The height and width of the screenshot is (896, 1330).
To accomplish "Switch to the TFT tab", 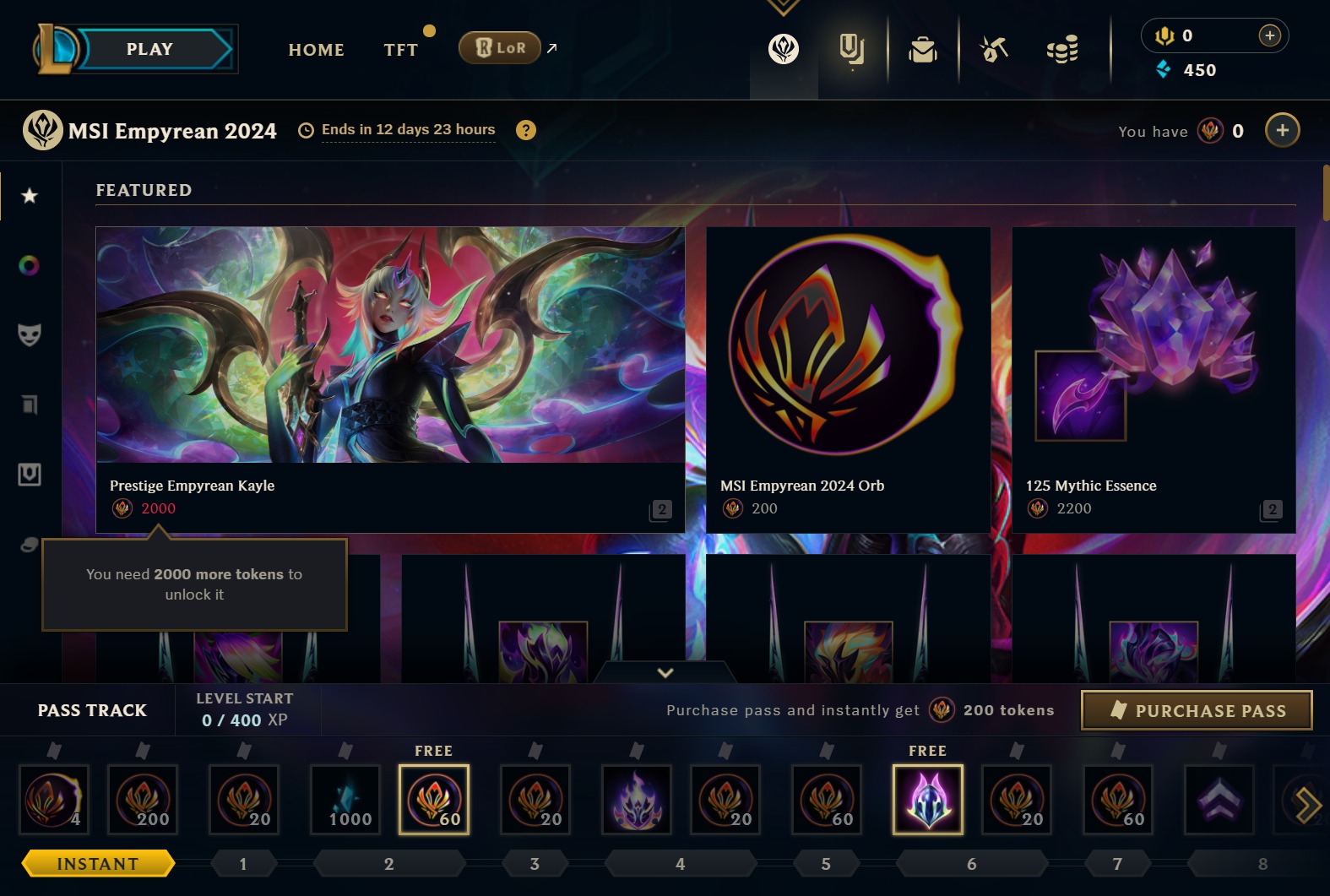I will (399, 49).
